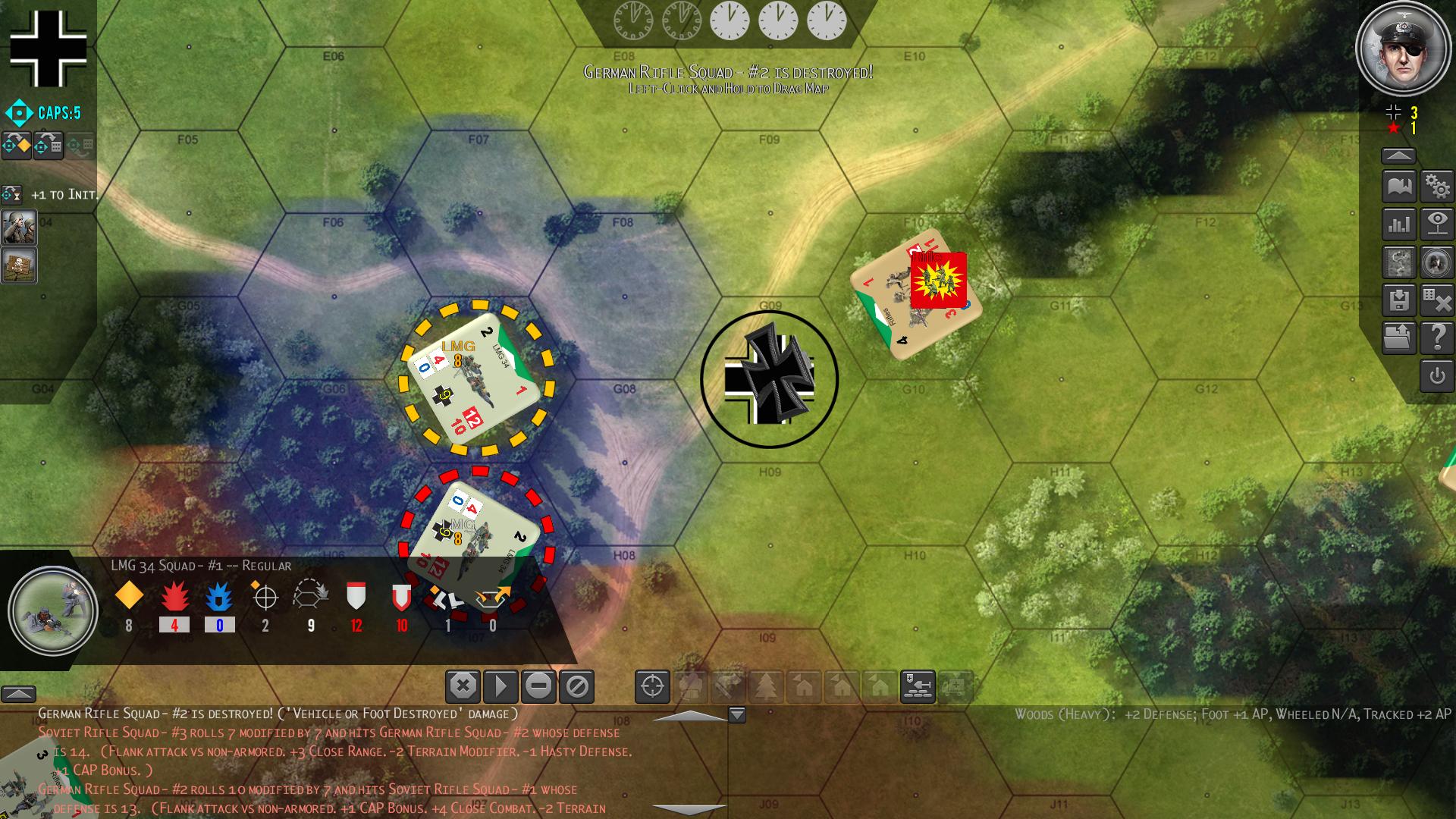This screenshot has height=819, width=1456.
Task: Open the game settings gears icon
Action: (1437, 186)
